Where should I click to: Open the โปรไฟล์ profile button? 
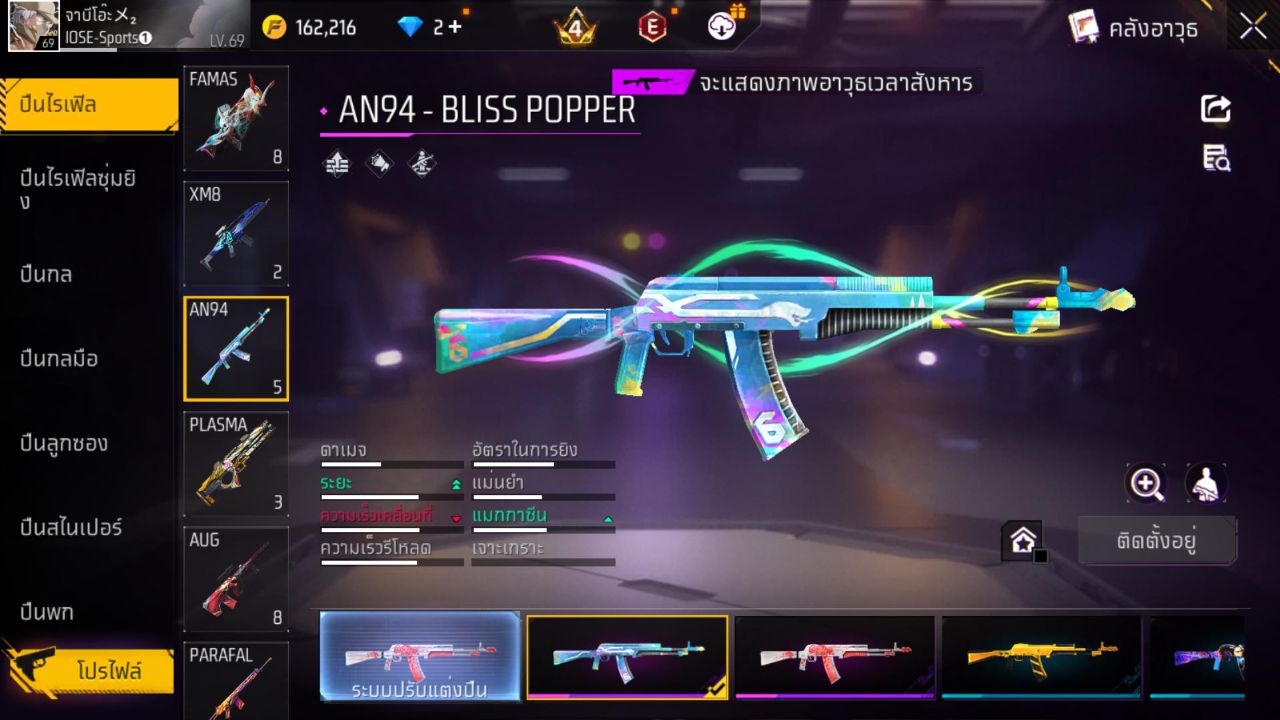click(110, 671)
